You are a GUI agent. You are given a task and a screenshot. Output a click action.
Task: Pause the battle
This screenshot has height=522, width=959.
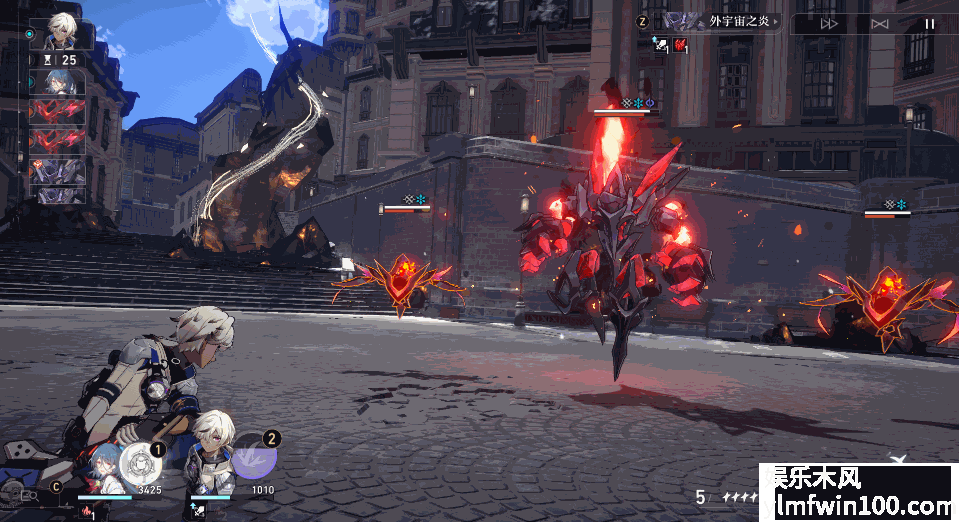[929, 23]
